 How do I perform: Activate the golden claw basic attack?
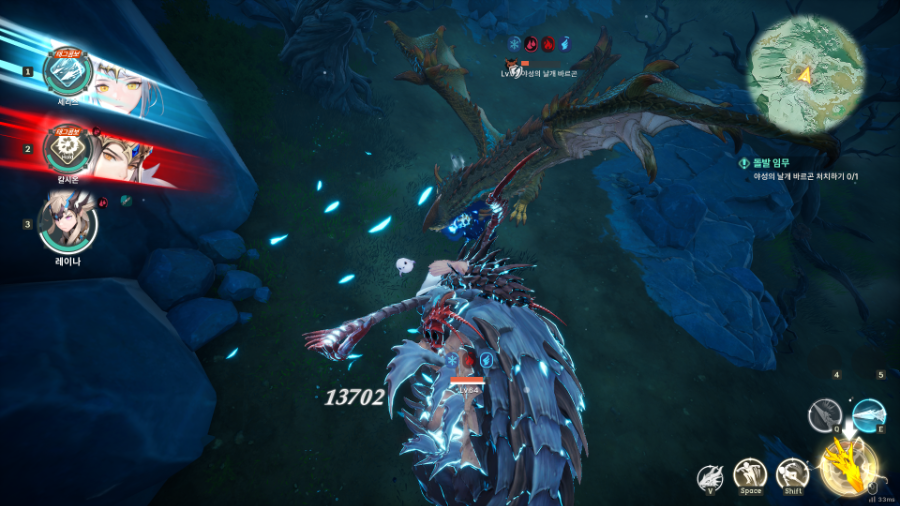click(850, 464)
